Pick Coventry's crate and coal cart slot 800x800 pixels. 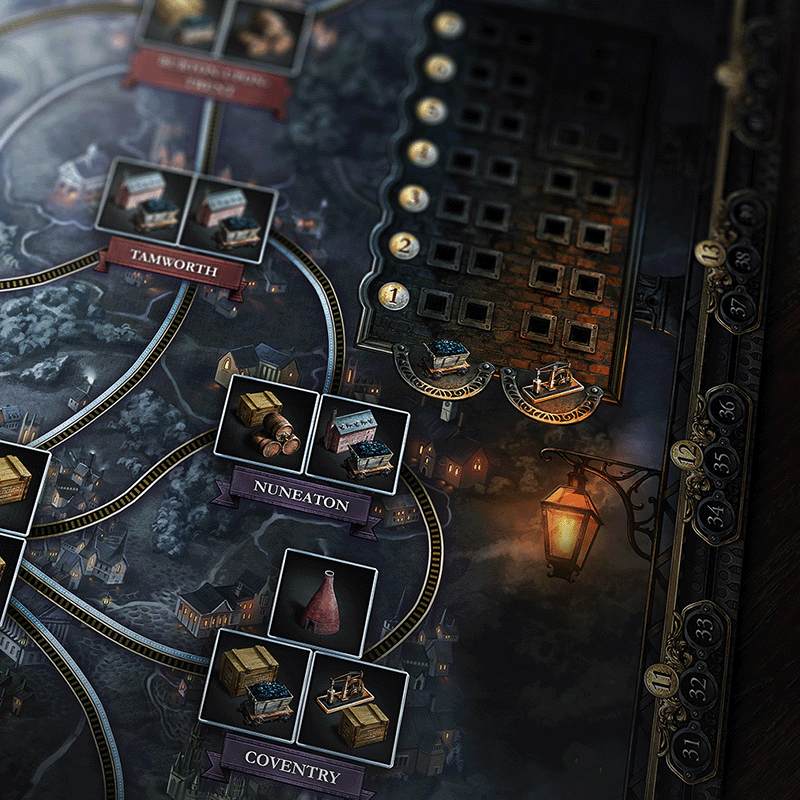point(252,682)
